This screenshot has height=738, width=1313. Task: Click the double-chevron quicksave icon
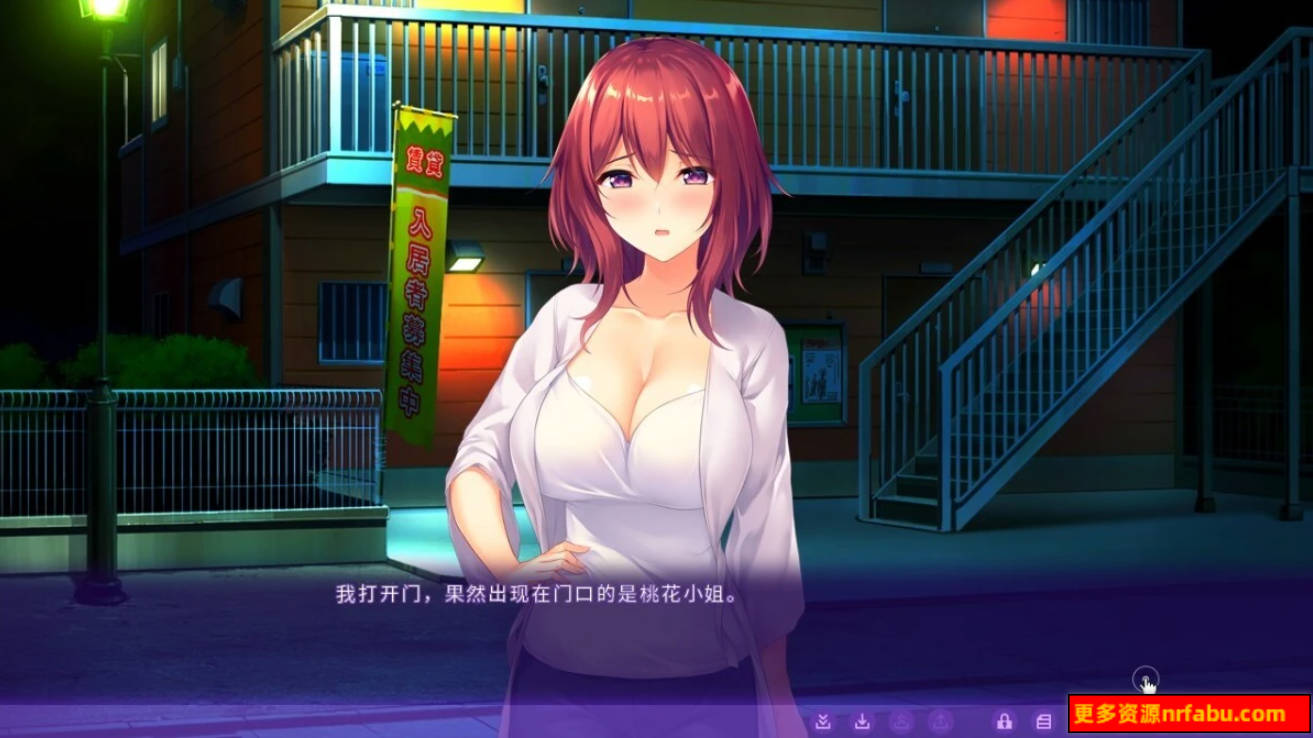tap(823, 720)
